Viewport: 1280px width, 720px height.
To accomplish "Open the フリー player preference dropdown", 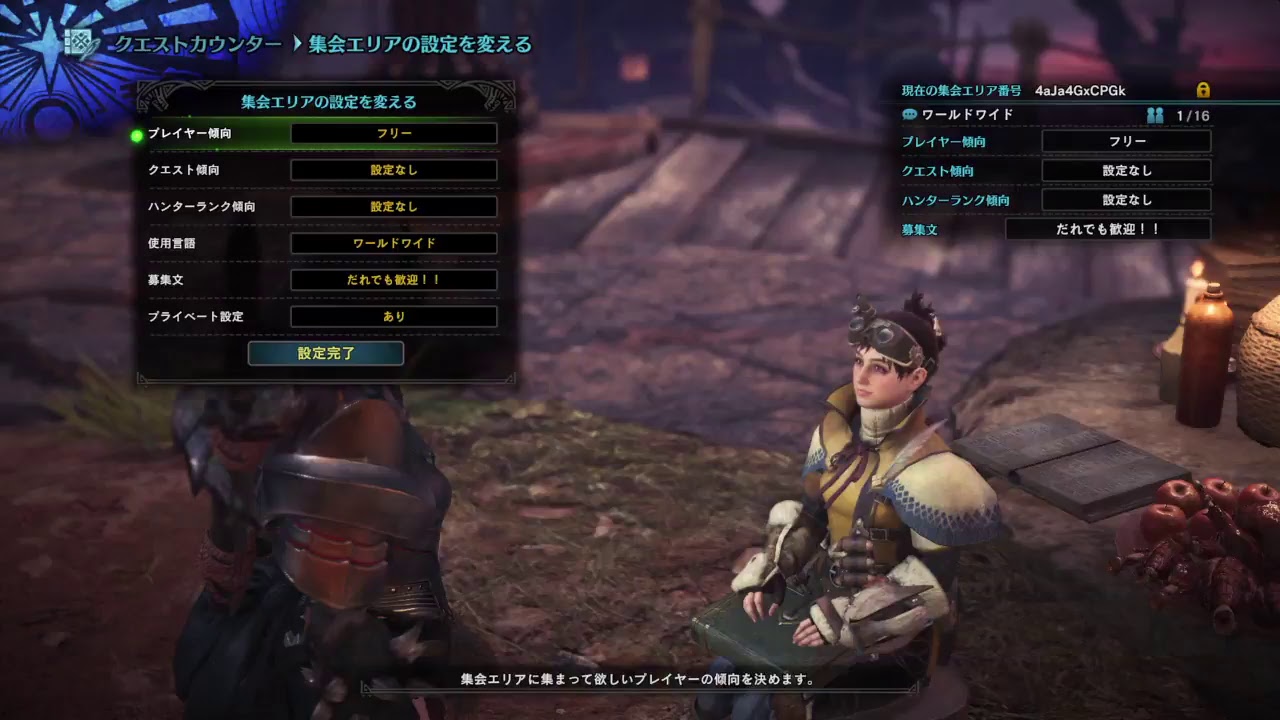I will (394, 132).
